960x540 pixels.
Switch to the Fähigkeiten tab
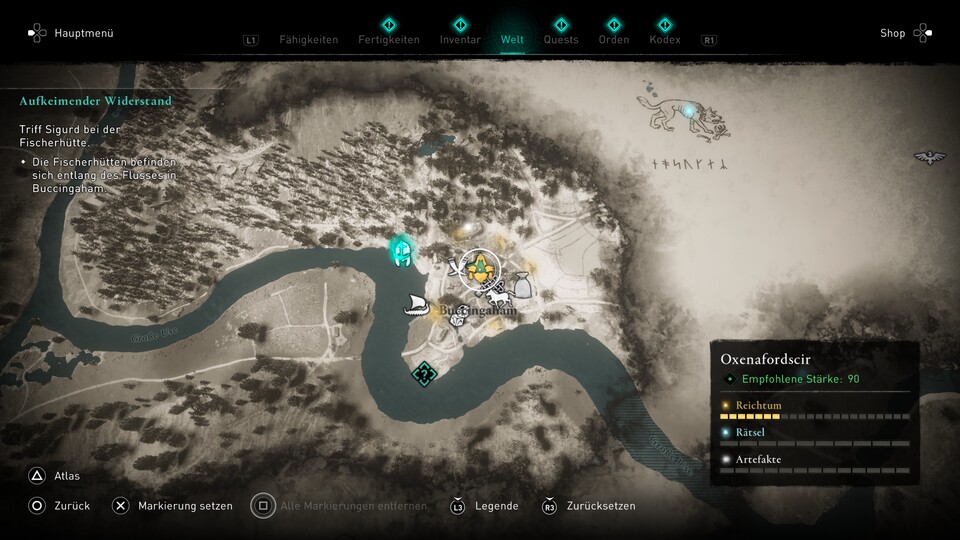(x=306, y=39)
